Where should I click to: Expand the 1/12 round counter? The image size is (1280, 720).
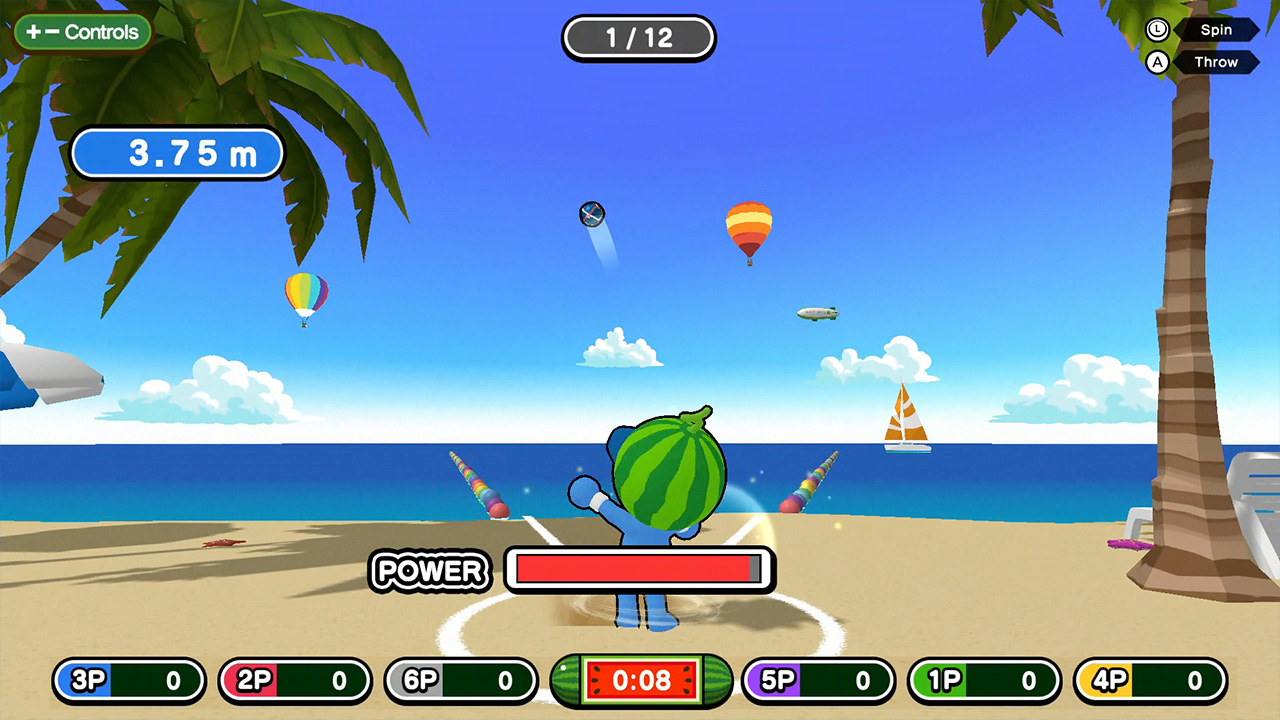tap(639, 38)
